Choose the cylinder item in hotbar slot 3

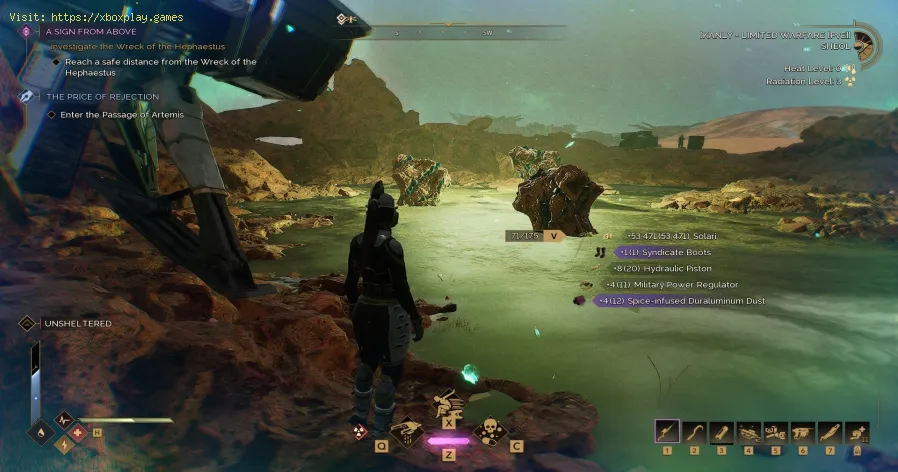[x=719, y=431]
